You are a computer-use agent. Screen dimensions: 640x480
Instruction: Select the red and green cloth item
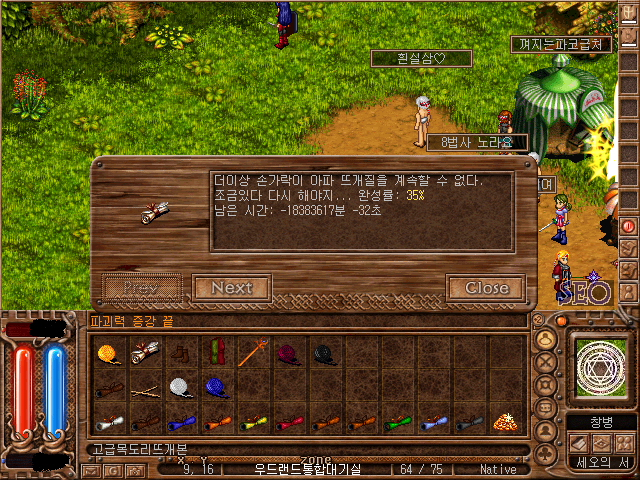pyautogui.click(x=215, y=353)
